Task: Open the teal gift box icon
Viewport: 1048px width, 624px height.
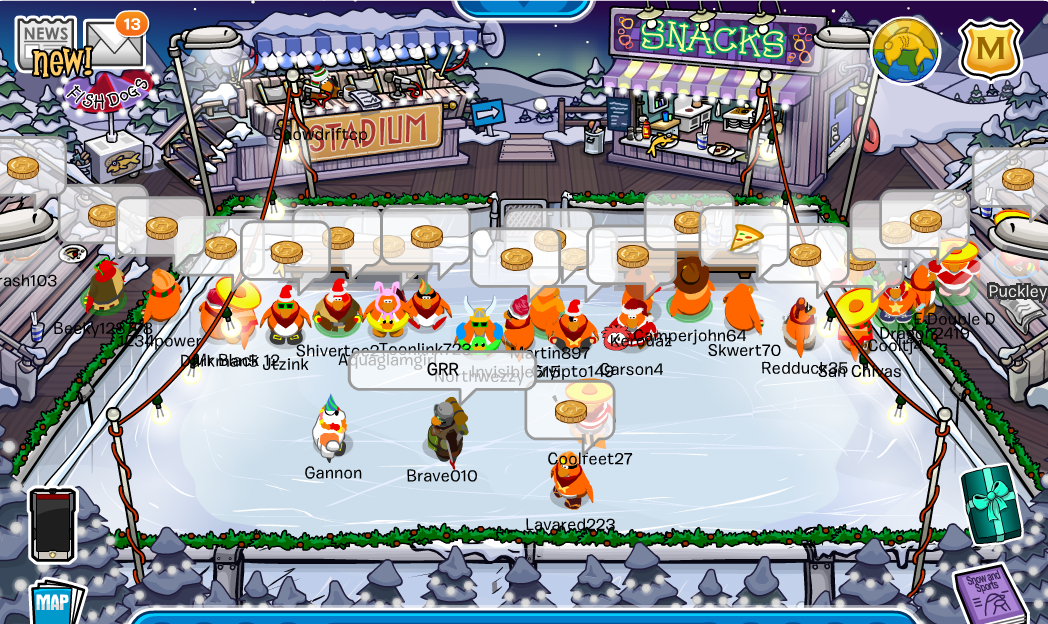Action: click(x=992, y=505)
